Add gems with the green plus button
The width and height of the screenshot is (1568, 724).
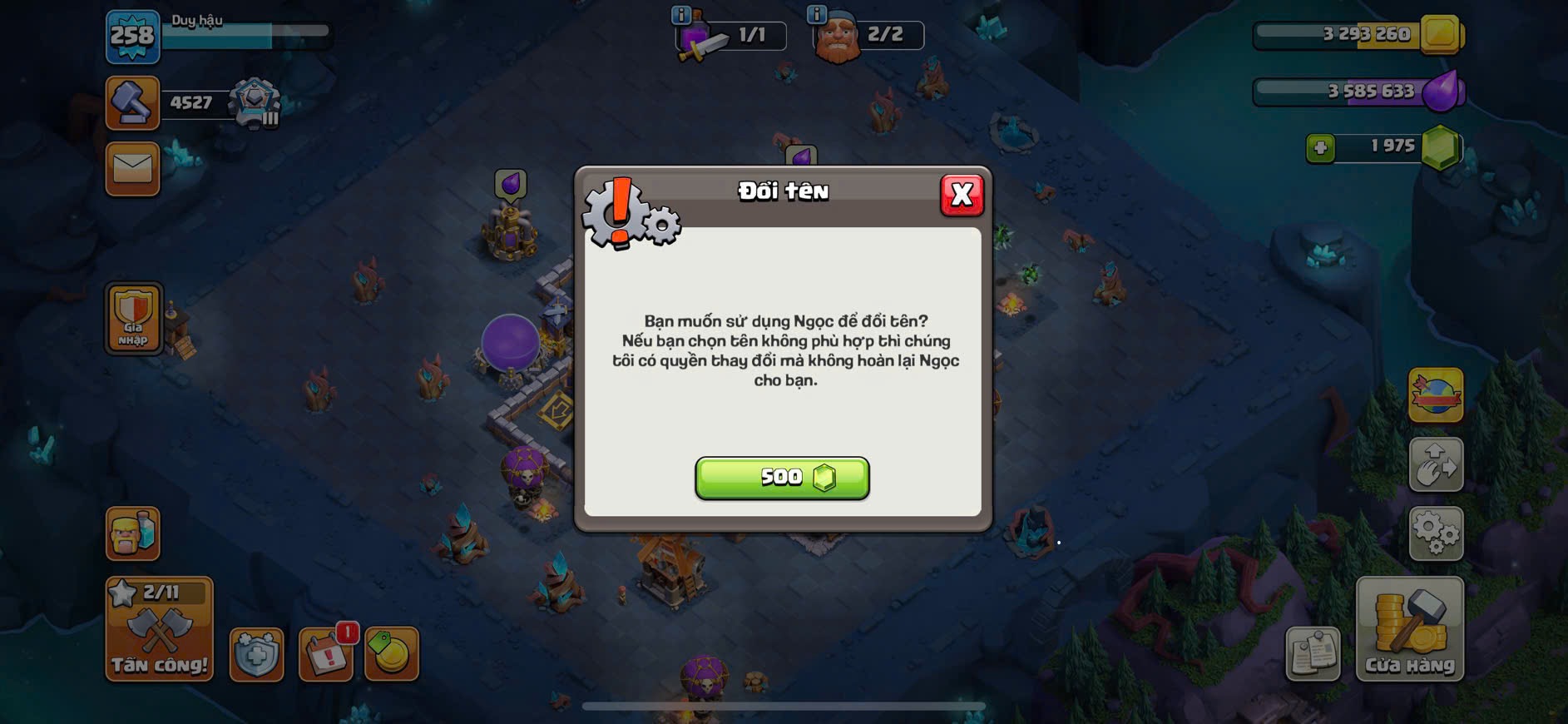point(1320,148)
